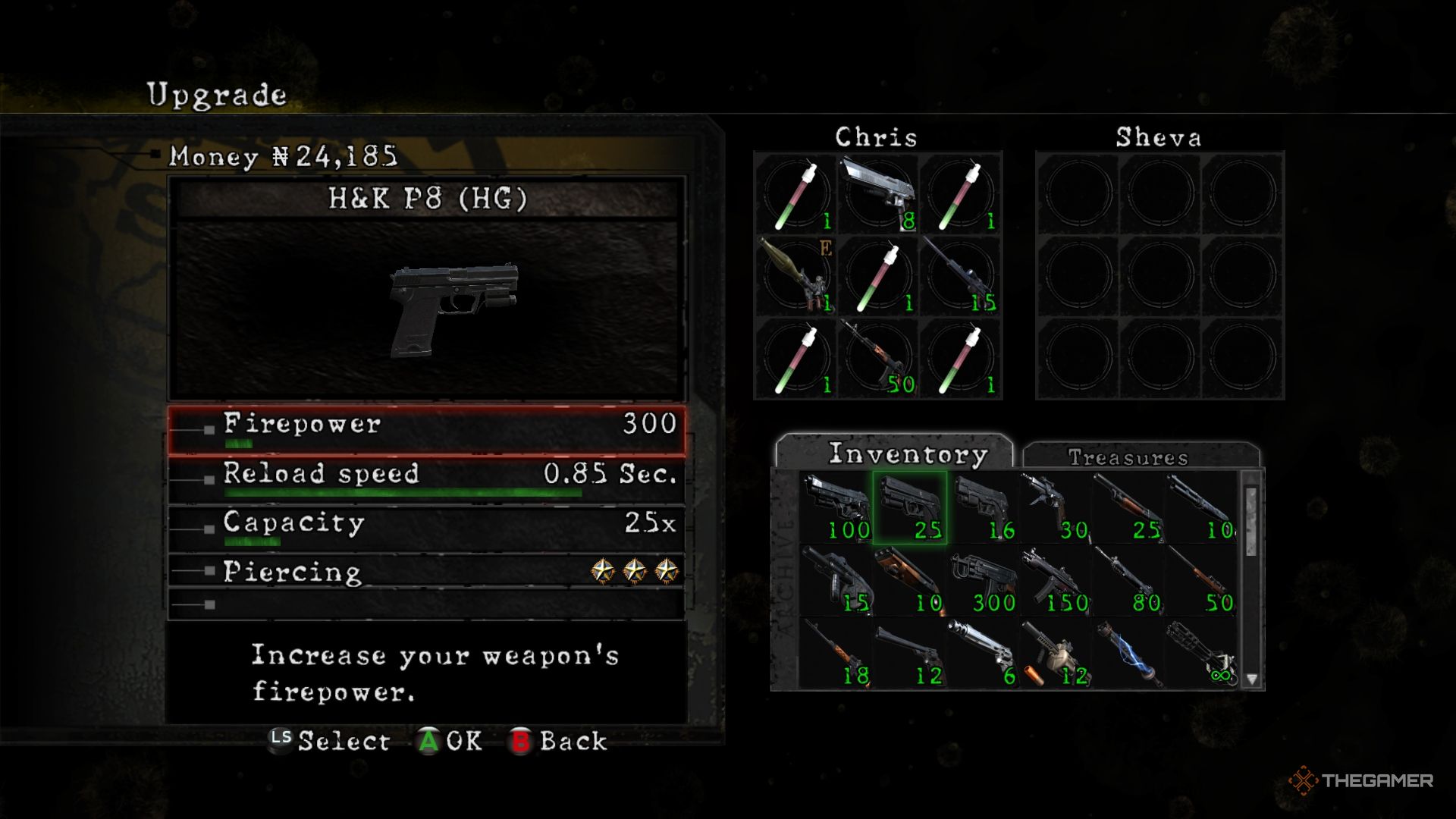The width and height of the screenshot is (1456, 819).
Task: Choose the highlighted H&K P8 handgun slot
Action: (909, 507)
